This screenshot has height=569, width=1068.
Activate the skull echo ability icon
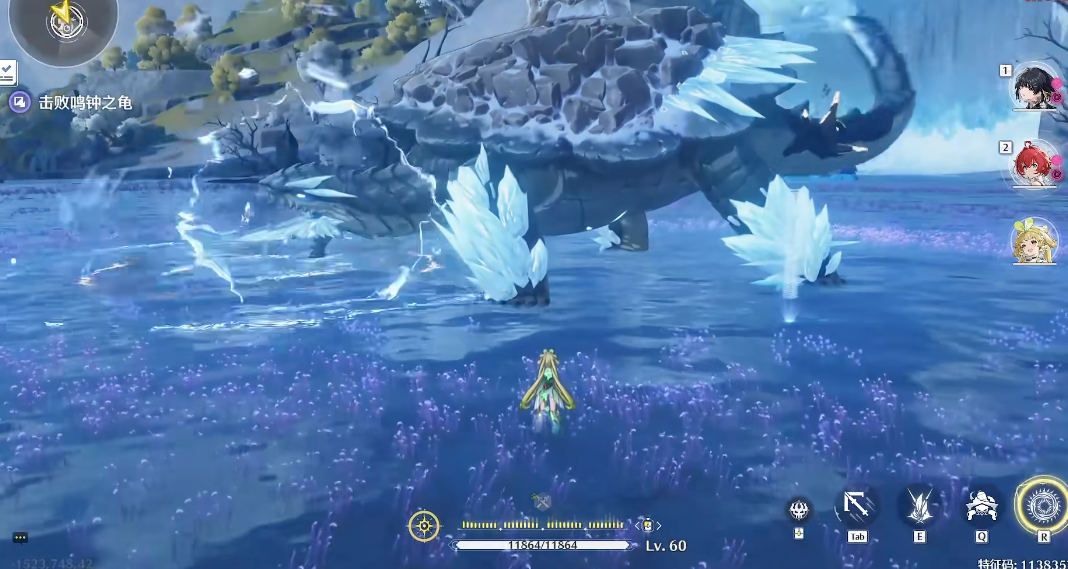coord(799,509)
